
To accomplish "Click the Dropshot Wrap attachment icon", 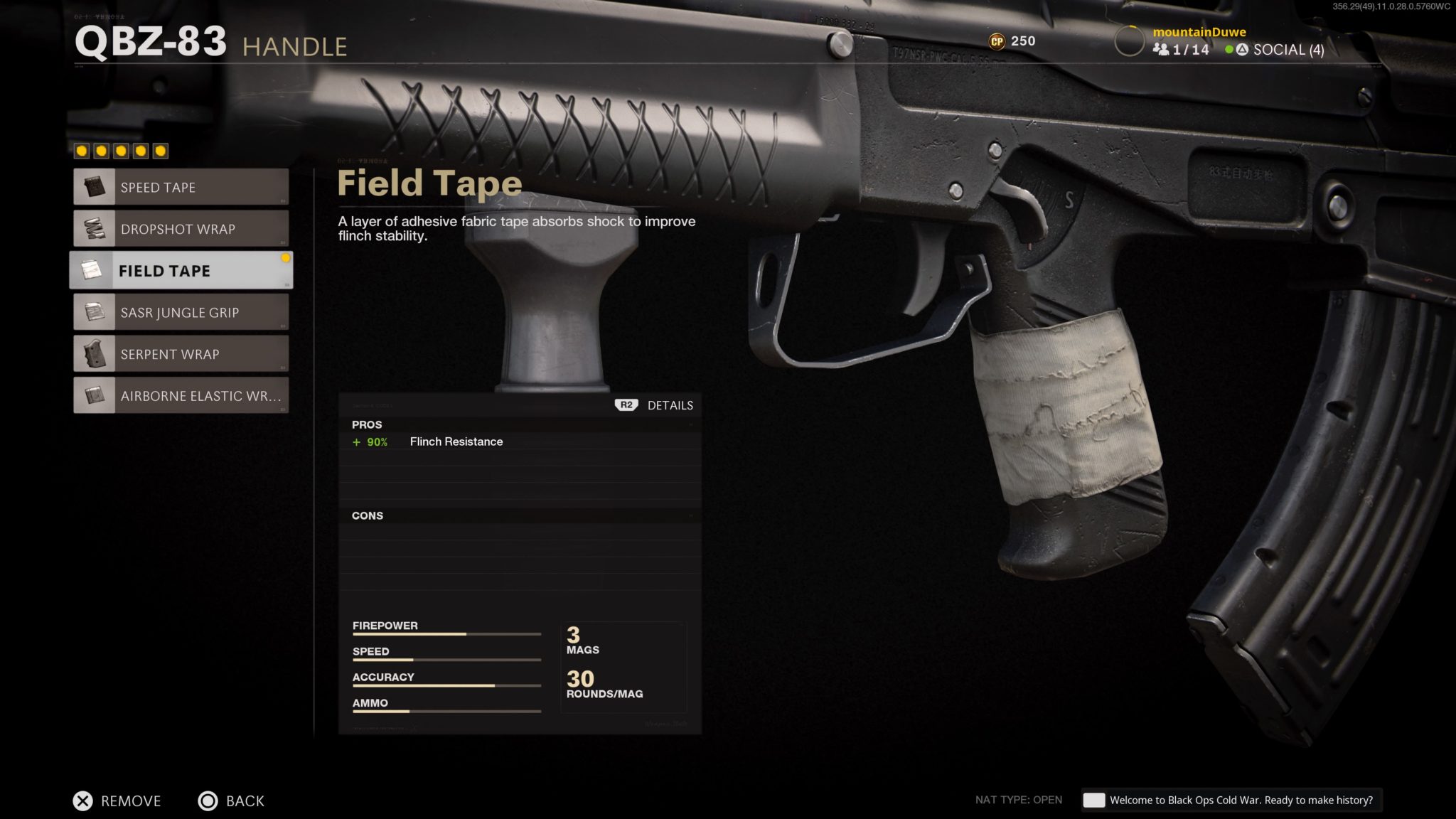I will coord(93,229).
